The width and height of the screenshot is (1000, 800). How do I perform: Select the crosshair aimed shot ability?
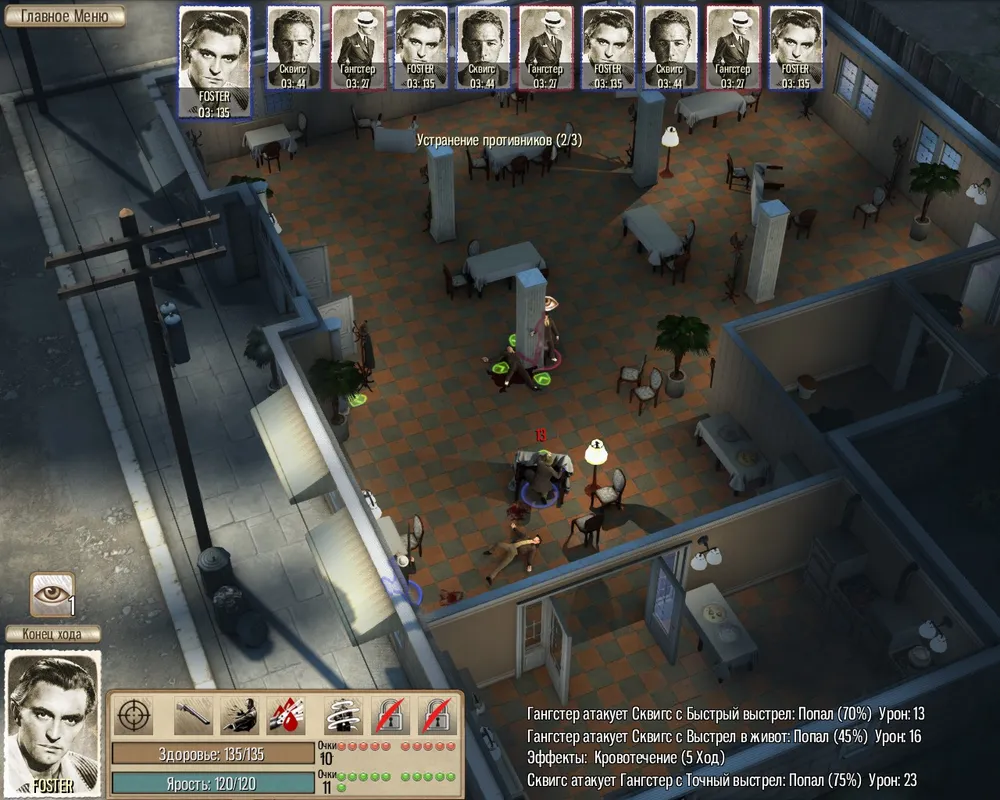point(135,715)
